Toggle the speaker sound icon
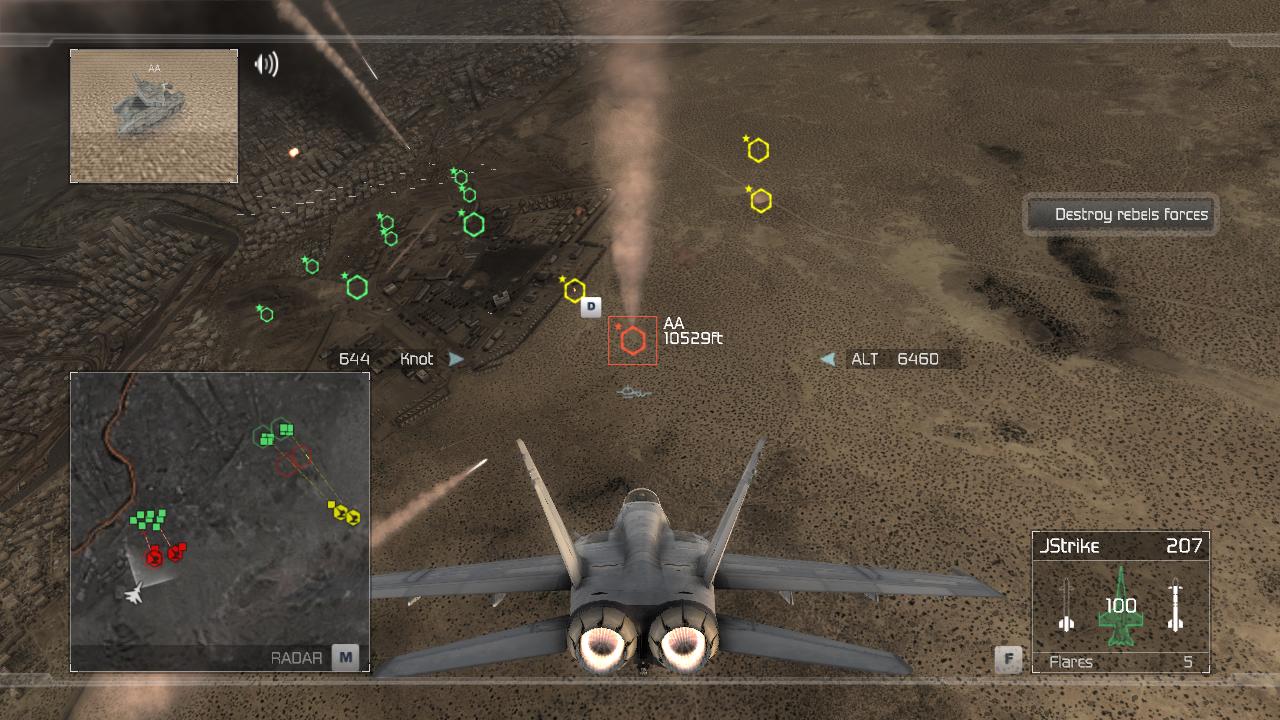The image size is (1280, 720). (266, 65)
